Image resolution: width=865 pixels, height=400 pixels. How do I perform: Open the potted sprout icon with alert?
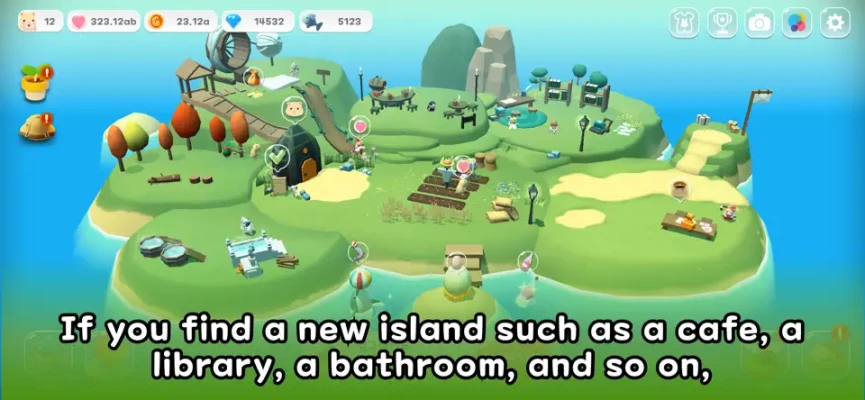click(x=36, y=84)
